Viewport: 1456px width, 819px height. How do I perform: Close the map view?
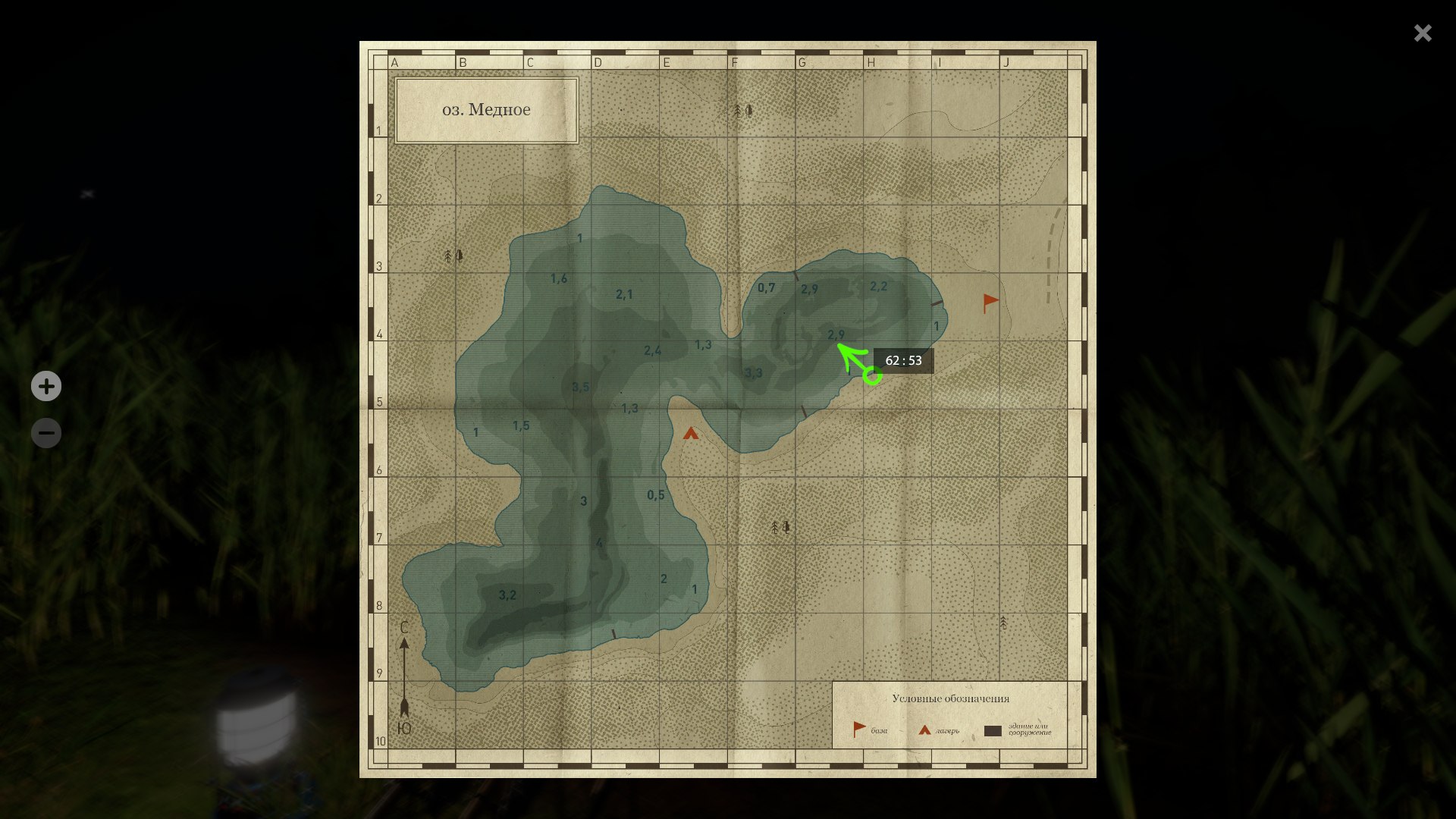[1422, 33]
